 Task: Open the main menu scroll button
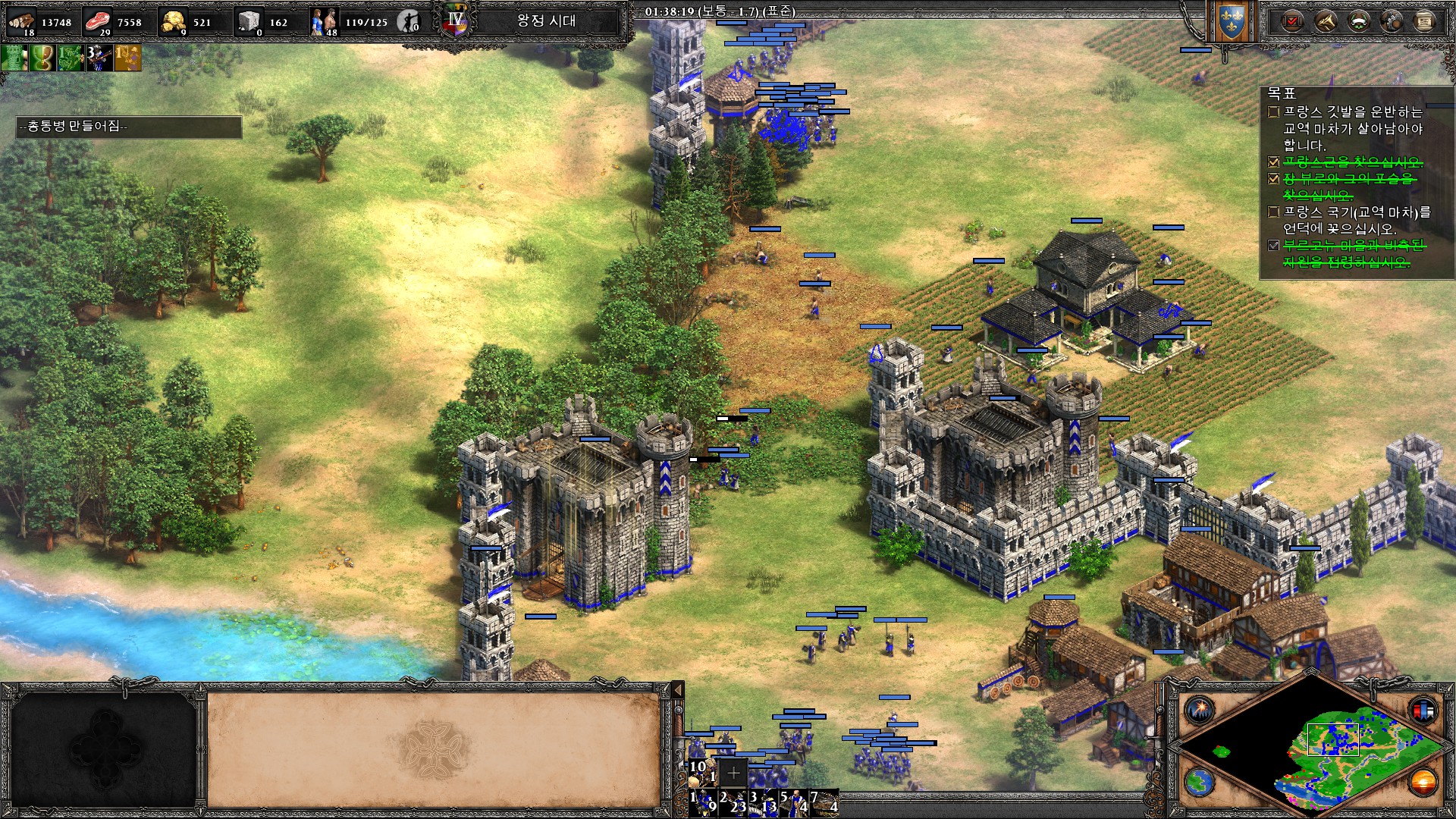1424,21
